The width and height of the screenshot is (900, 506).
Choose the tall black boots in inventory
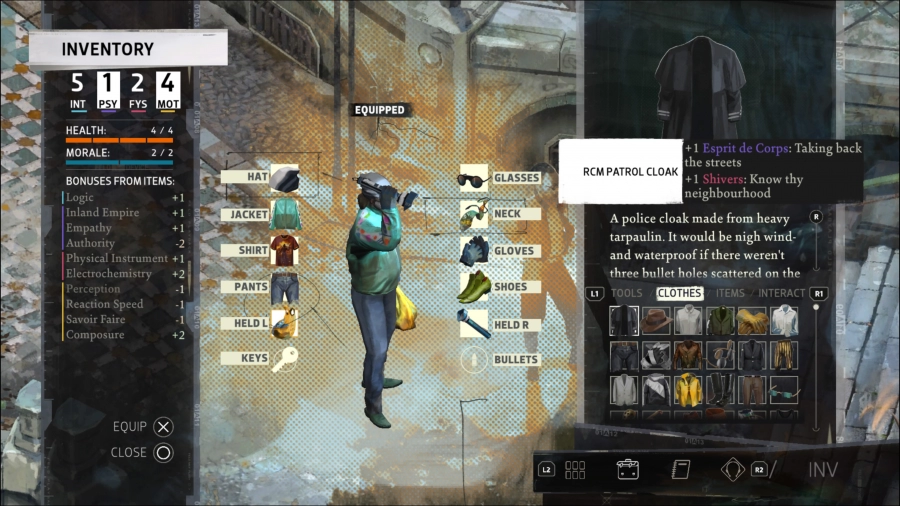[x=720, y=389]
